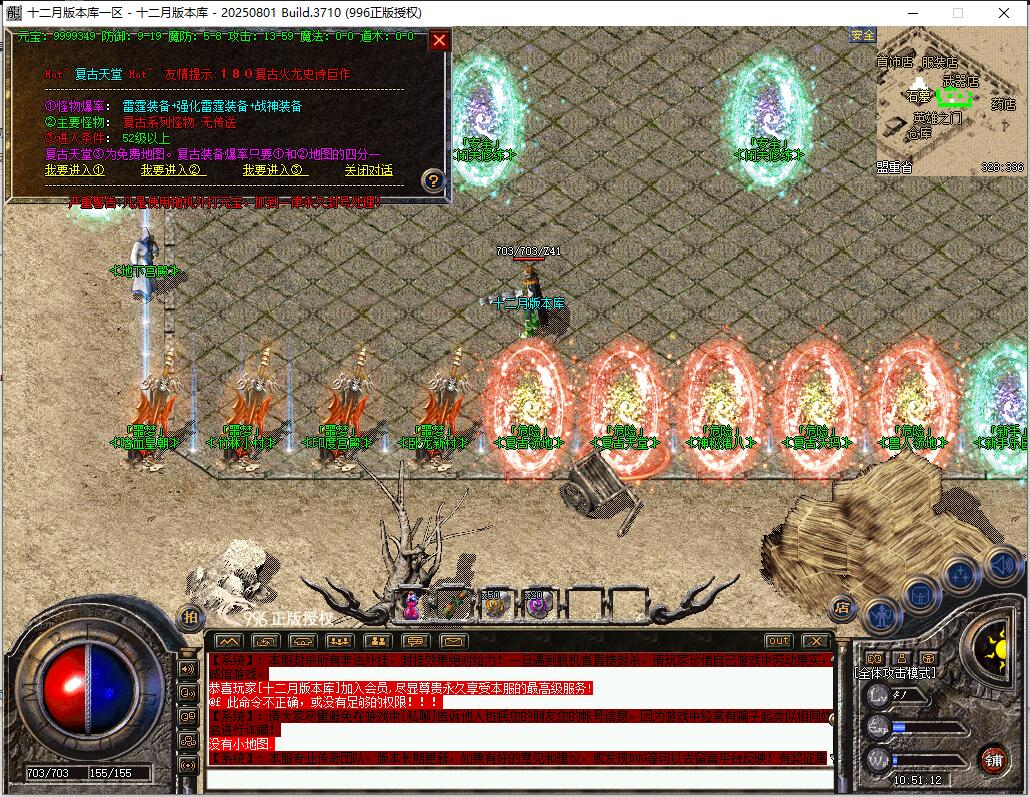This screenshot has width=1030, height=797.
Task: Open the skills sparkle round icon
Action: (x=960, y=575)
